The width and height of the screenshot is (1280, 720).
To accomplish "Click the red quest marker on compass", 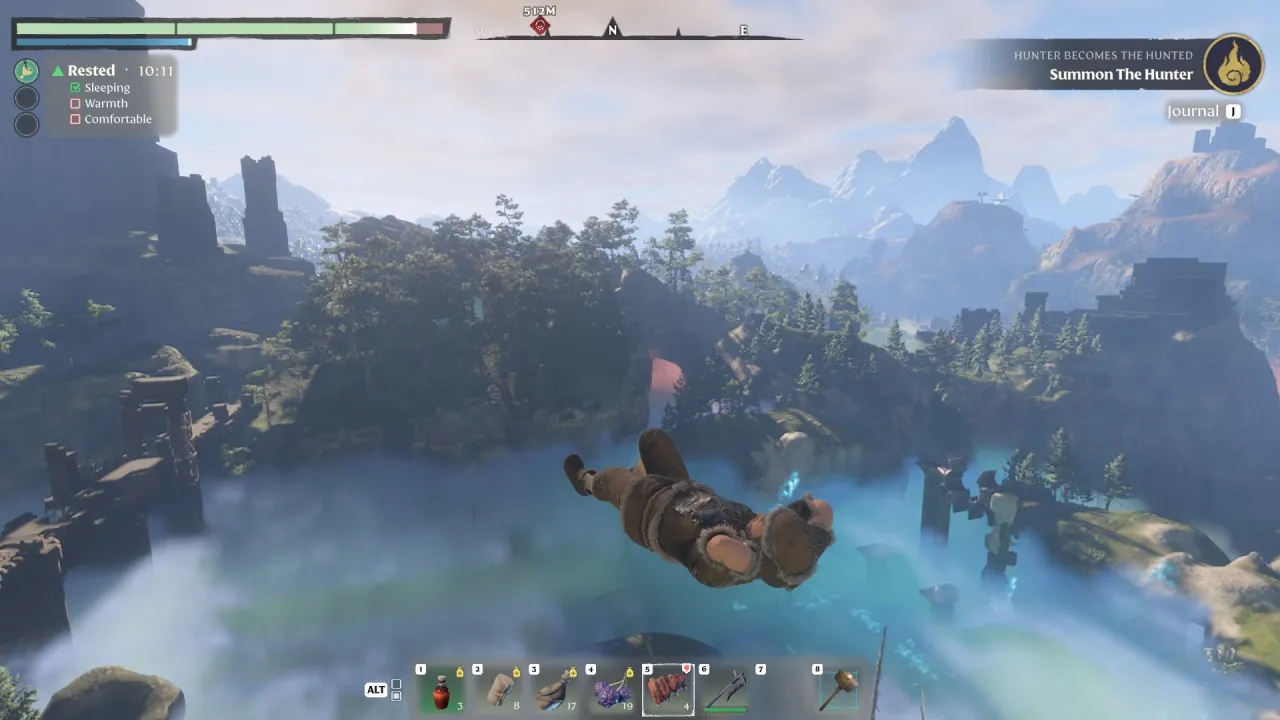I will pyautogui.click(x=540, y=26).
